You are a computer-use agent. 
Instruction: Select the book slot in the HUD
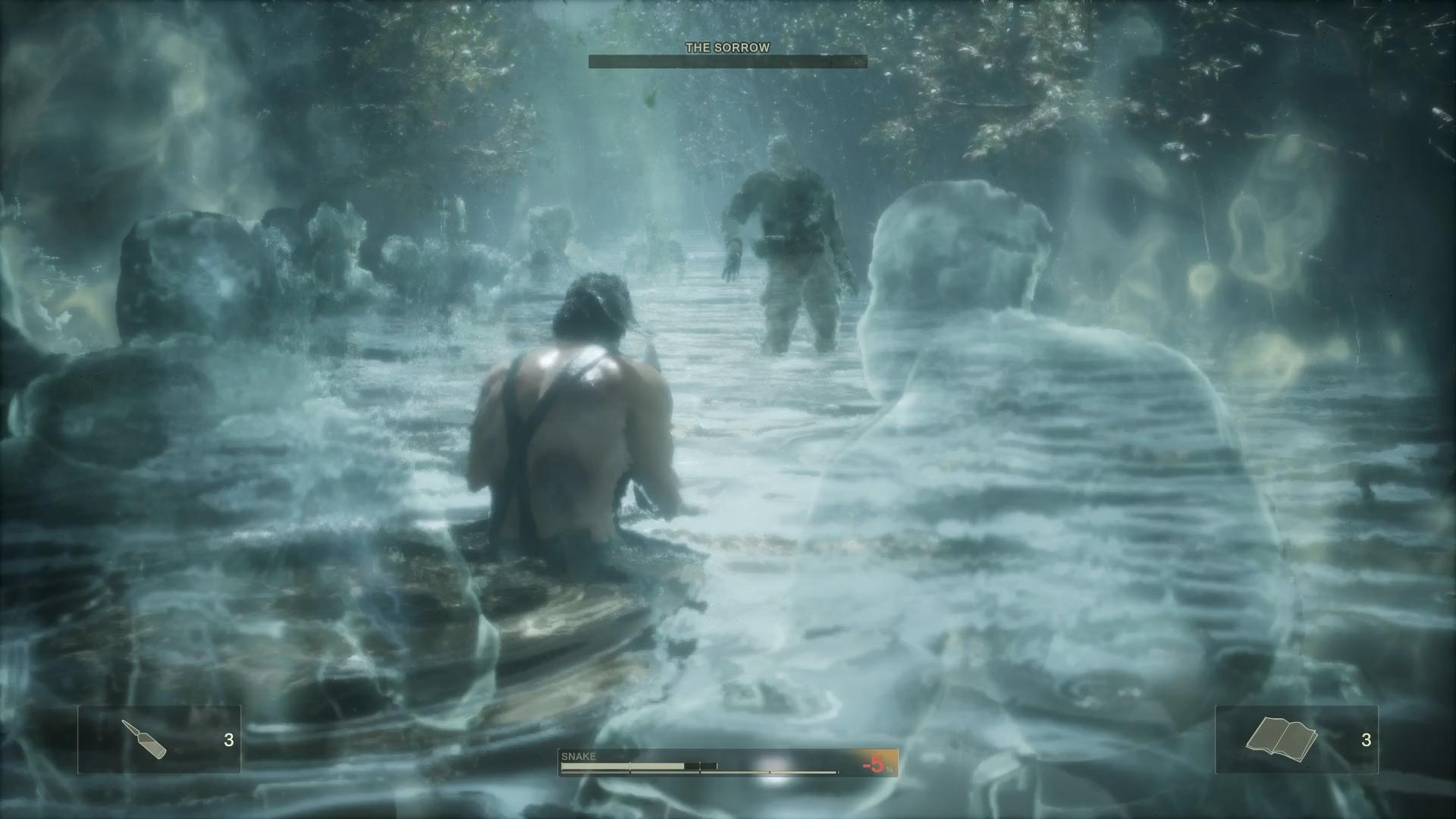[x=1296, y=739]
